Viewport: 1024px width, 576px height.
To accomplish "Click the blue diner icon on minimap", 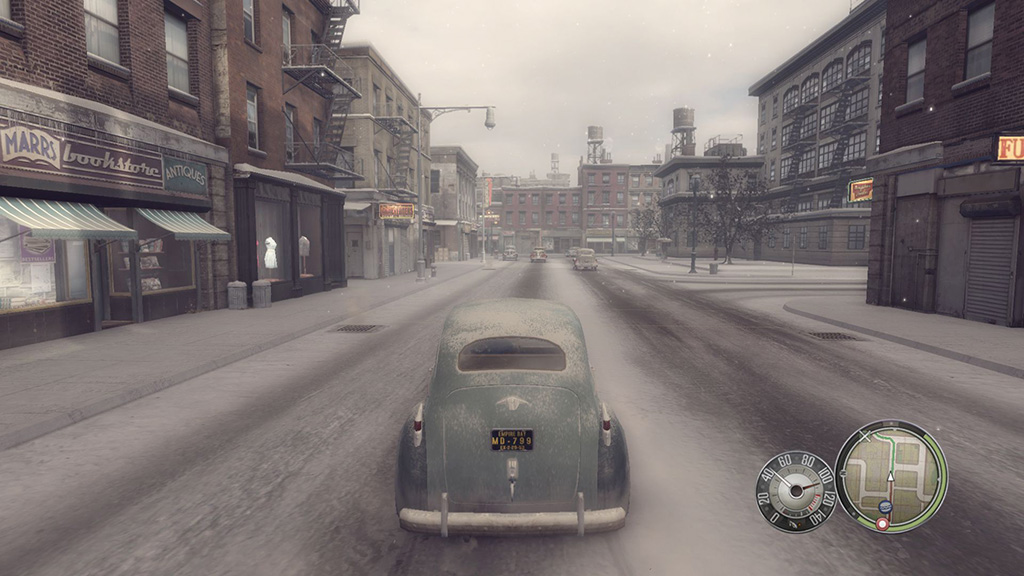I will [884, 506].
